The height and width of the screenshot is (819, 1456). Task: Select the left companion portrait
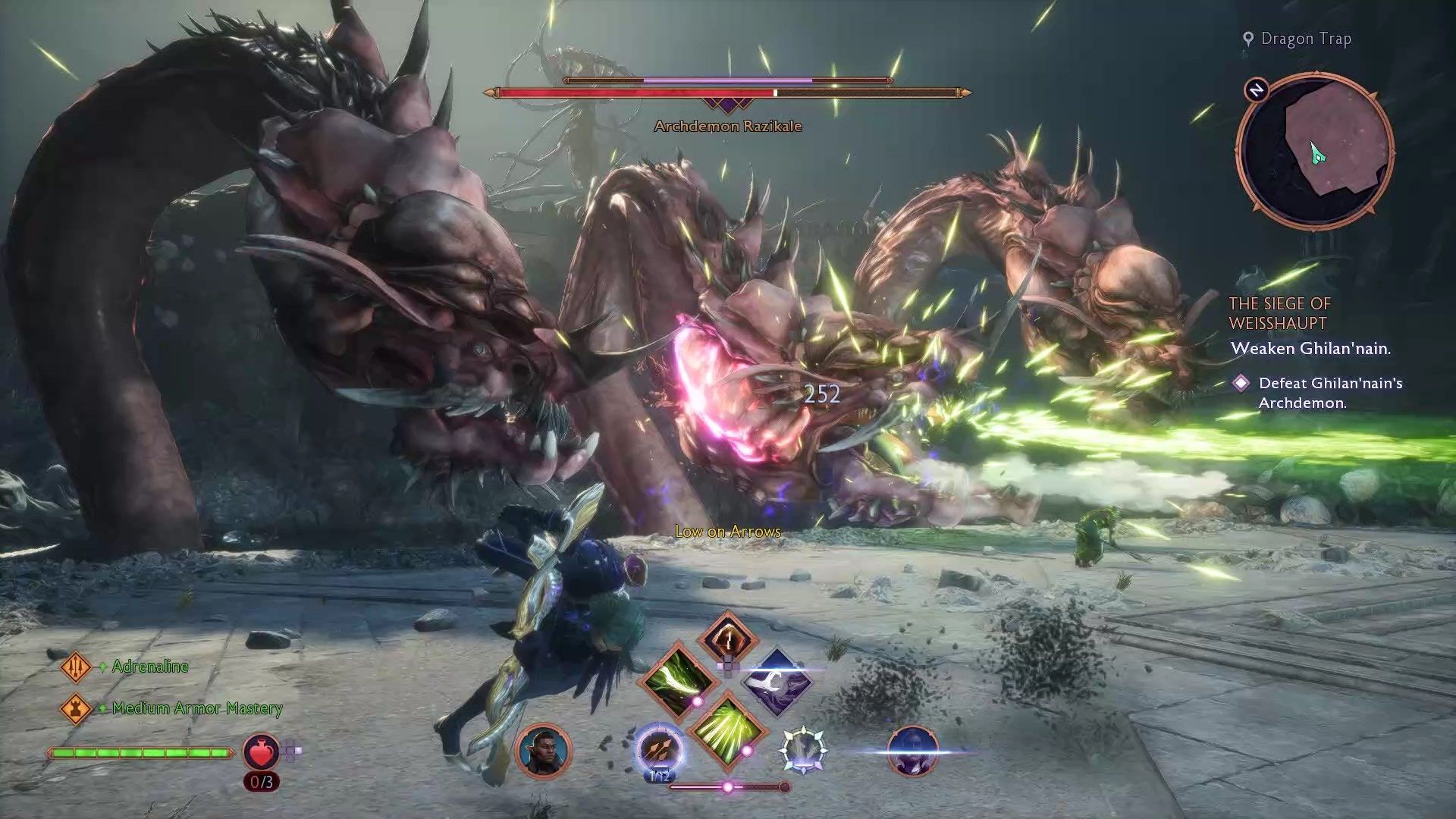pos(542,751)
